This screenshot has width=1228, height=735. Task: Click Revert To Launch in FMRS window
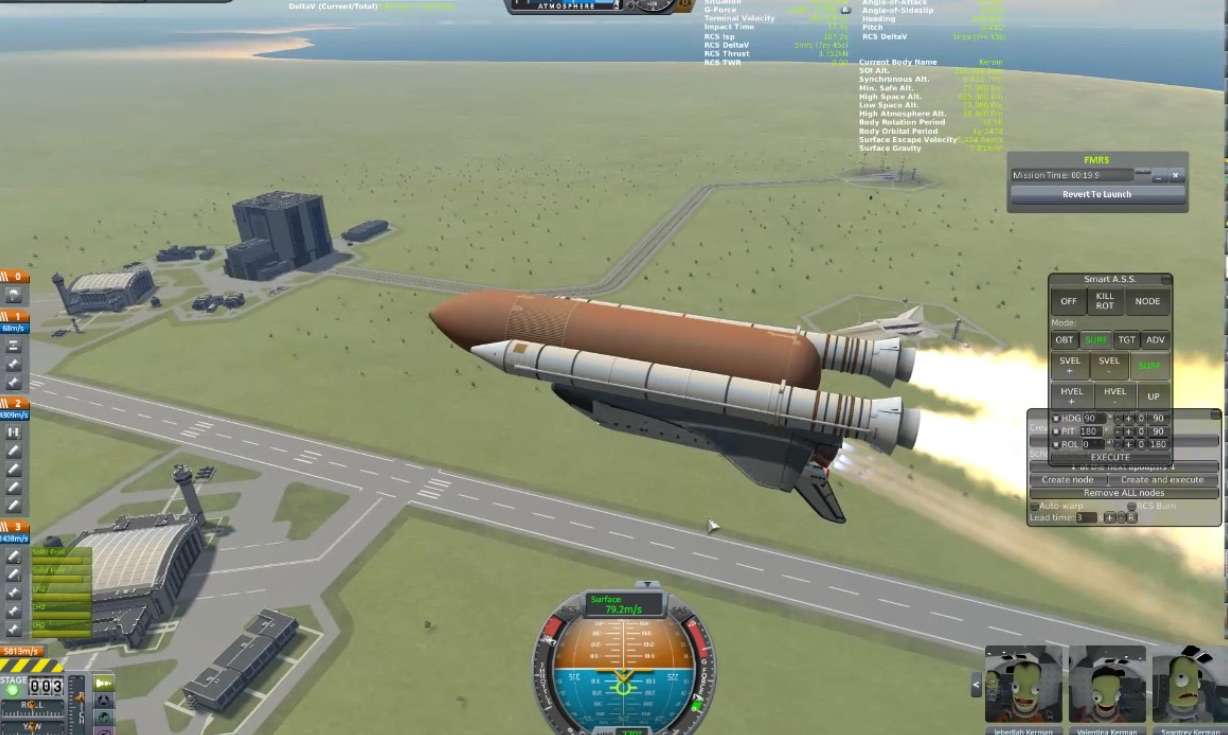[x=1096, y=194]
